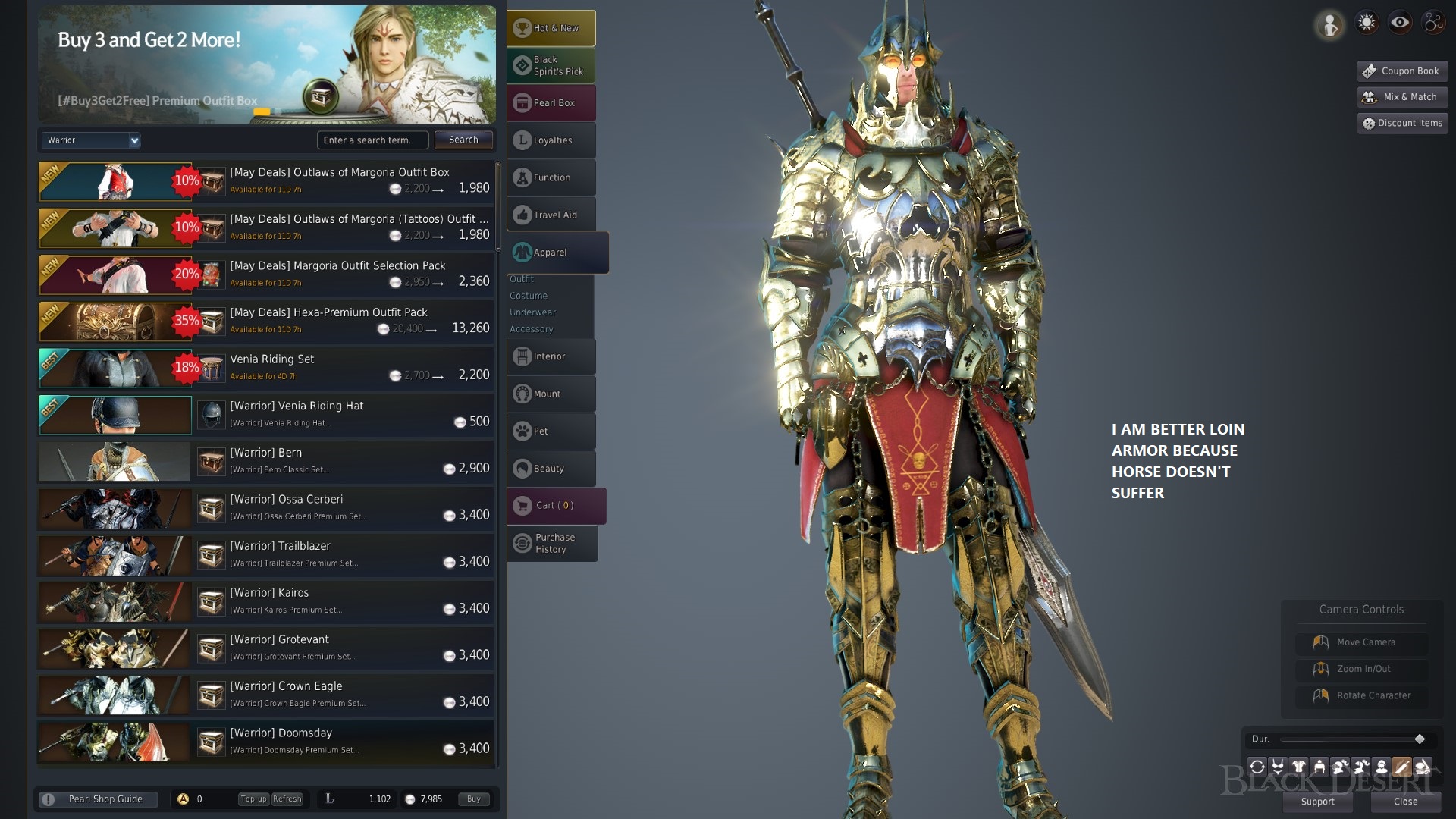Toggle the eye preview icon top right

(1399, 23)
